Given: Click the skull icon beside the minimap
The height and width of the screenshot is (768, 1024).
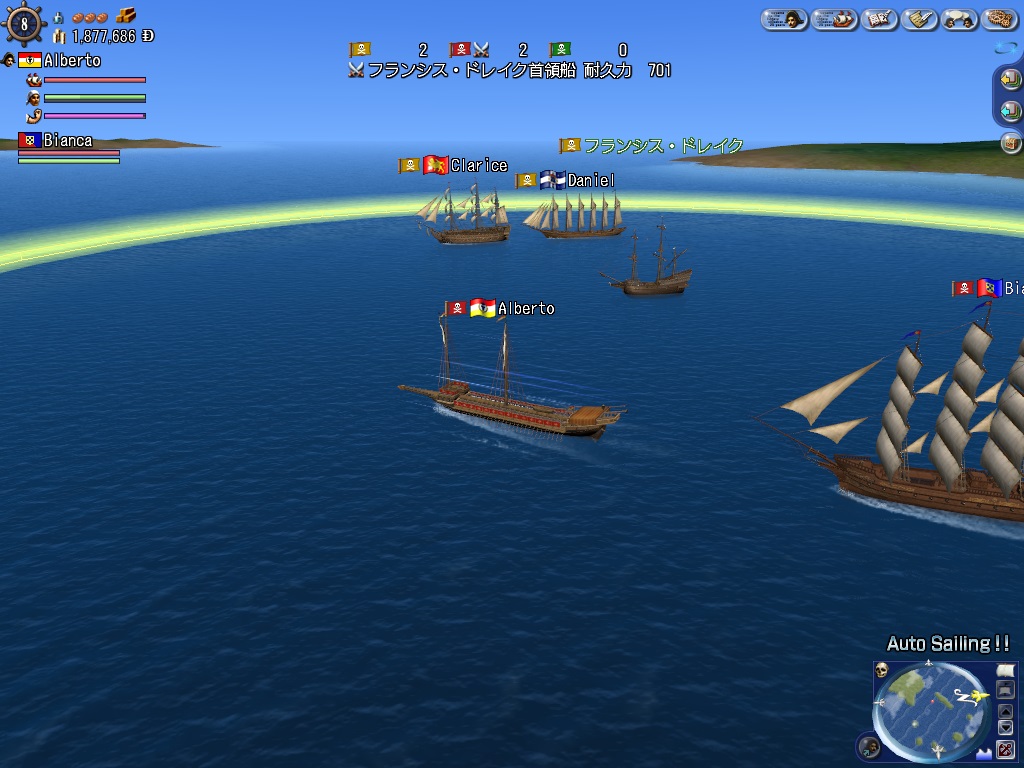Looking at the screenshot, I should [882, 671].
